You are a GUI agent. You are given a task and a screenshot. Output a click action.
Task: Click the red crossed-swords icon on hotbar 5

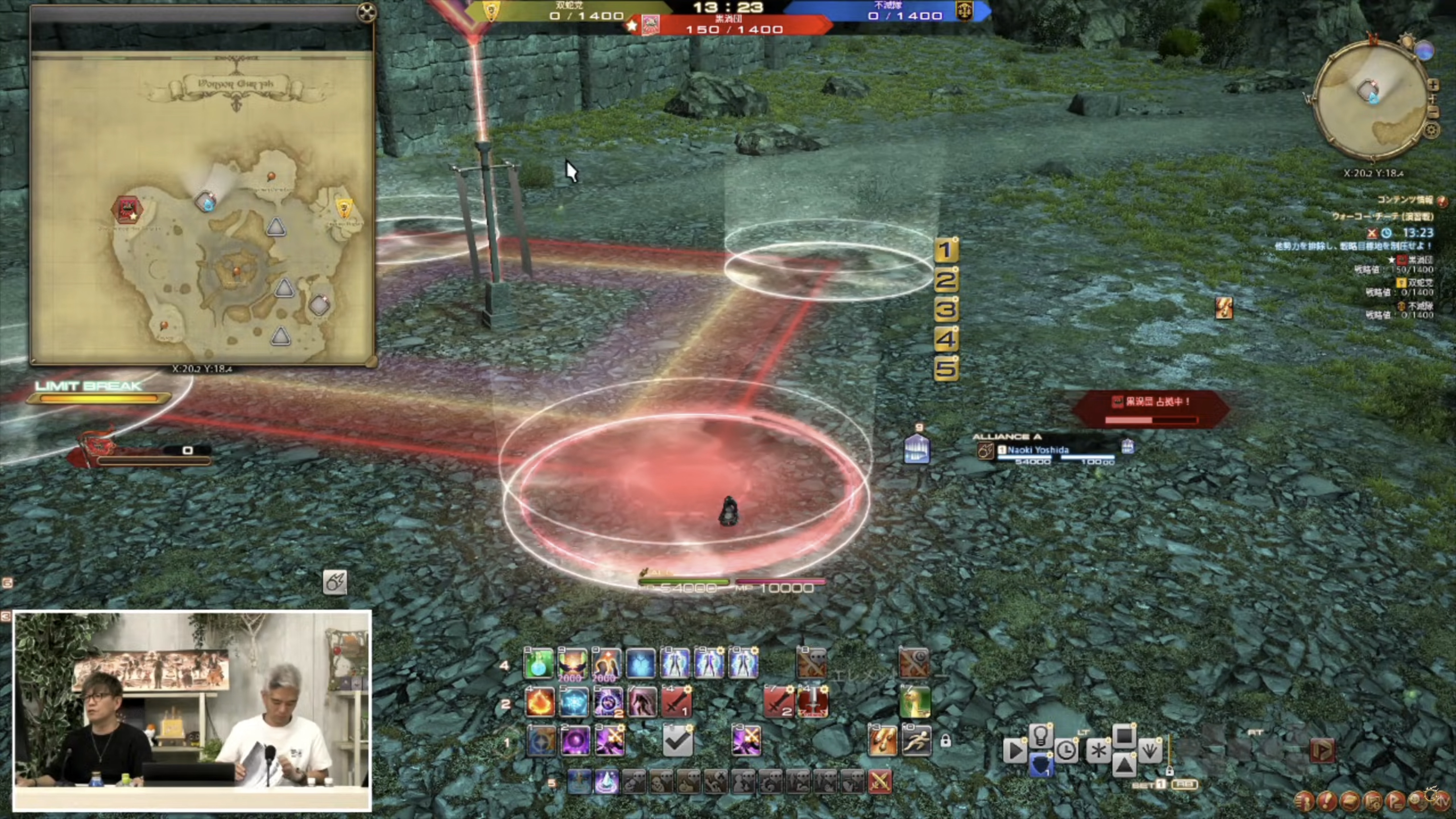[x=880, y=782]
